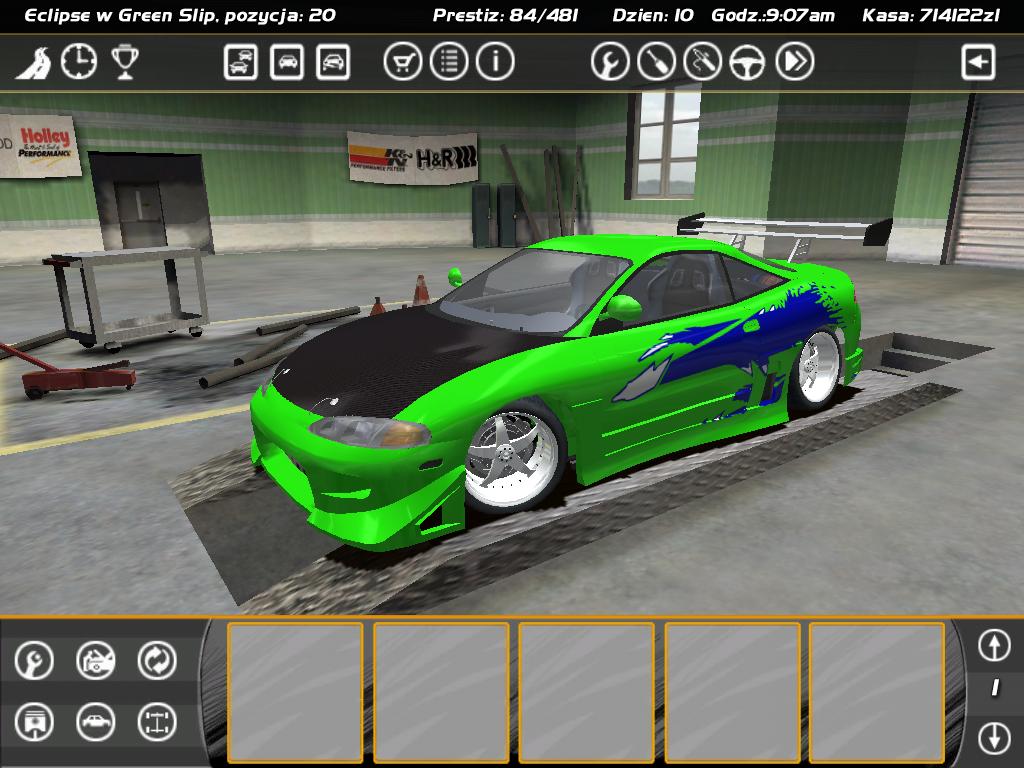The width and height of the screenshot is (1024, 768).
Task: Click the steering wheel icon
Action: coord(747,62)
